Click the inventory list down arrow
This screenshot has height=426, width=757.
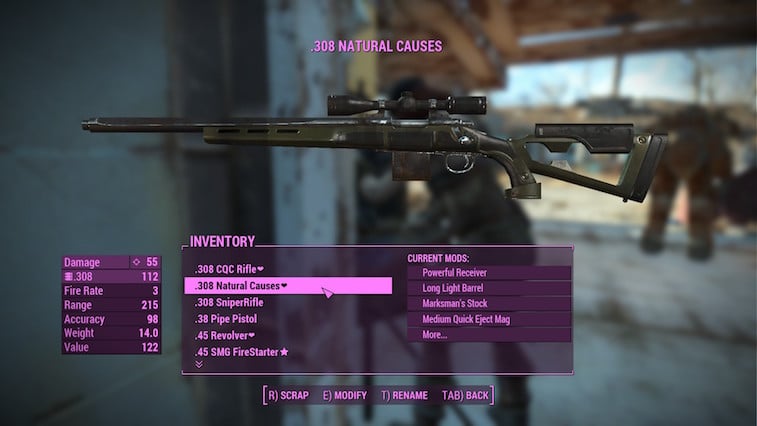198,364
